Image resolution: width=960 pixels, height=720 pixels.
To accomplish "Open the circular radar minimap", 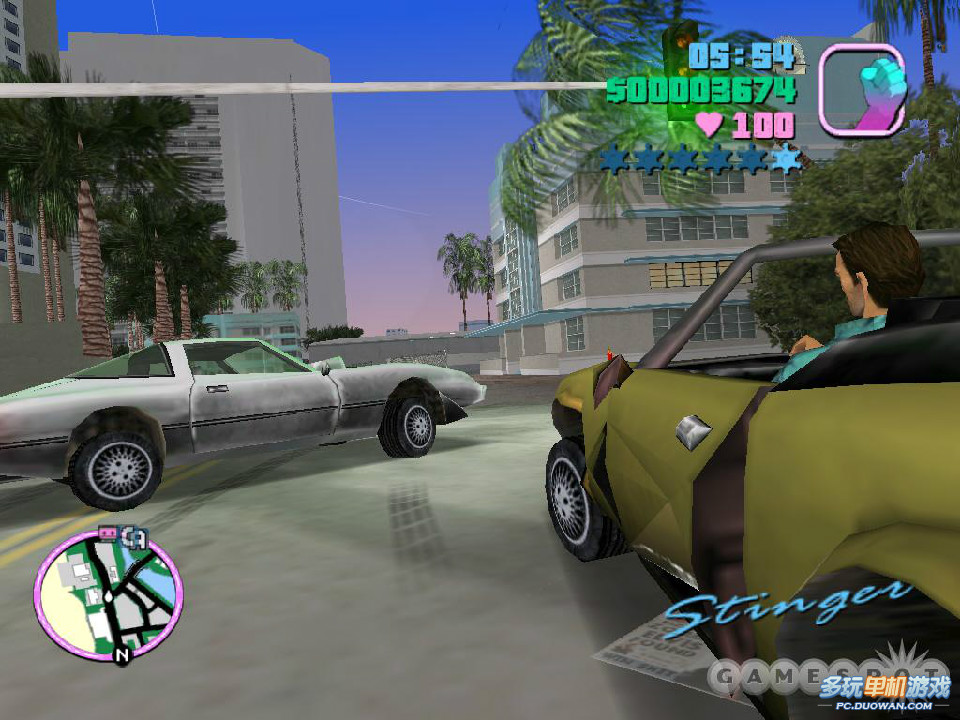I will pyautogui.click(x=108, y=594).
